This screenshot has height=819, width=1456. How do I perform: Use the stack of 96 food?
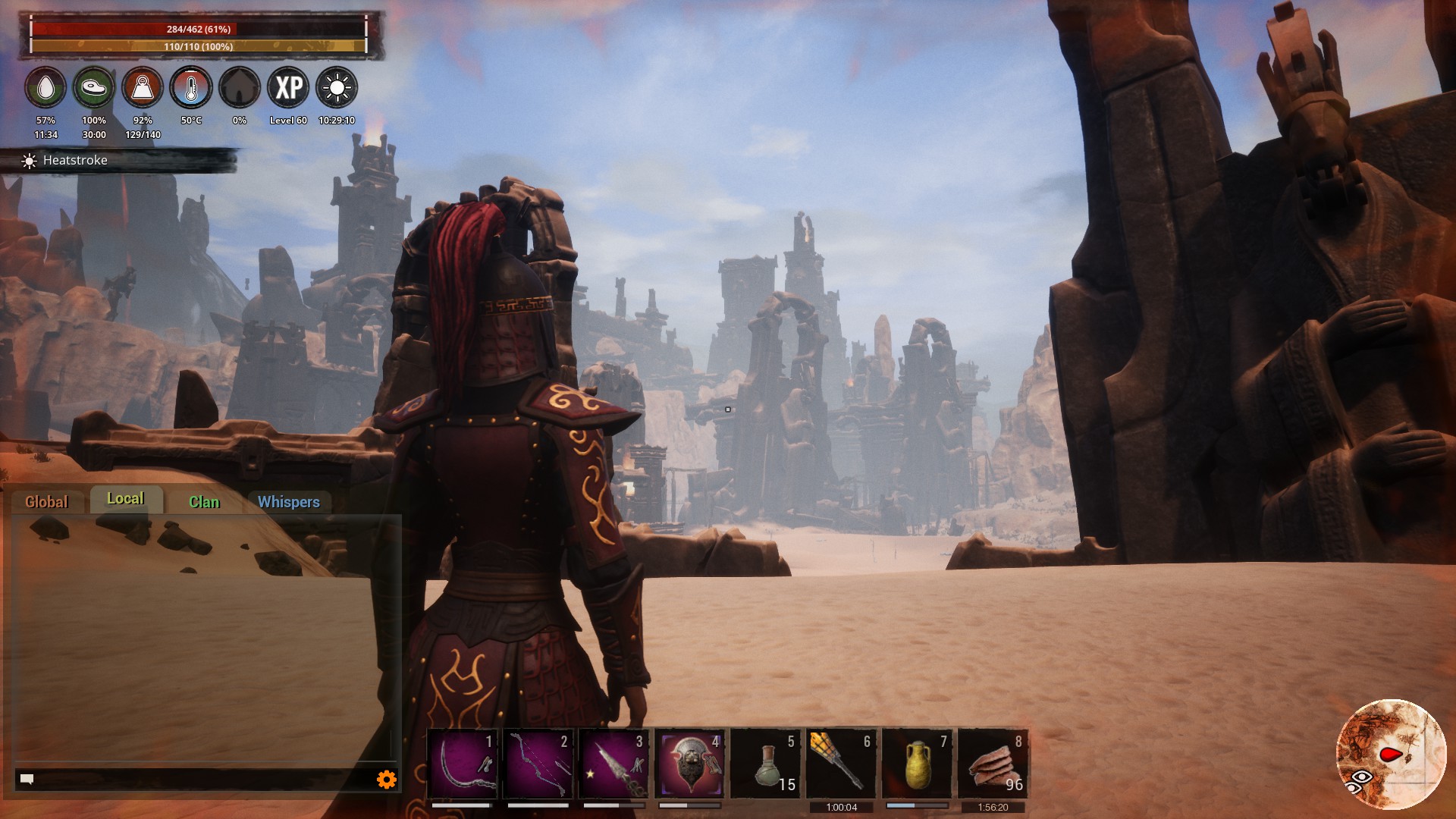[x=993, y=763]
